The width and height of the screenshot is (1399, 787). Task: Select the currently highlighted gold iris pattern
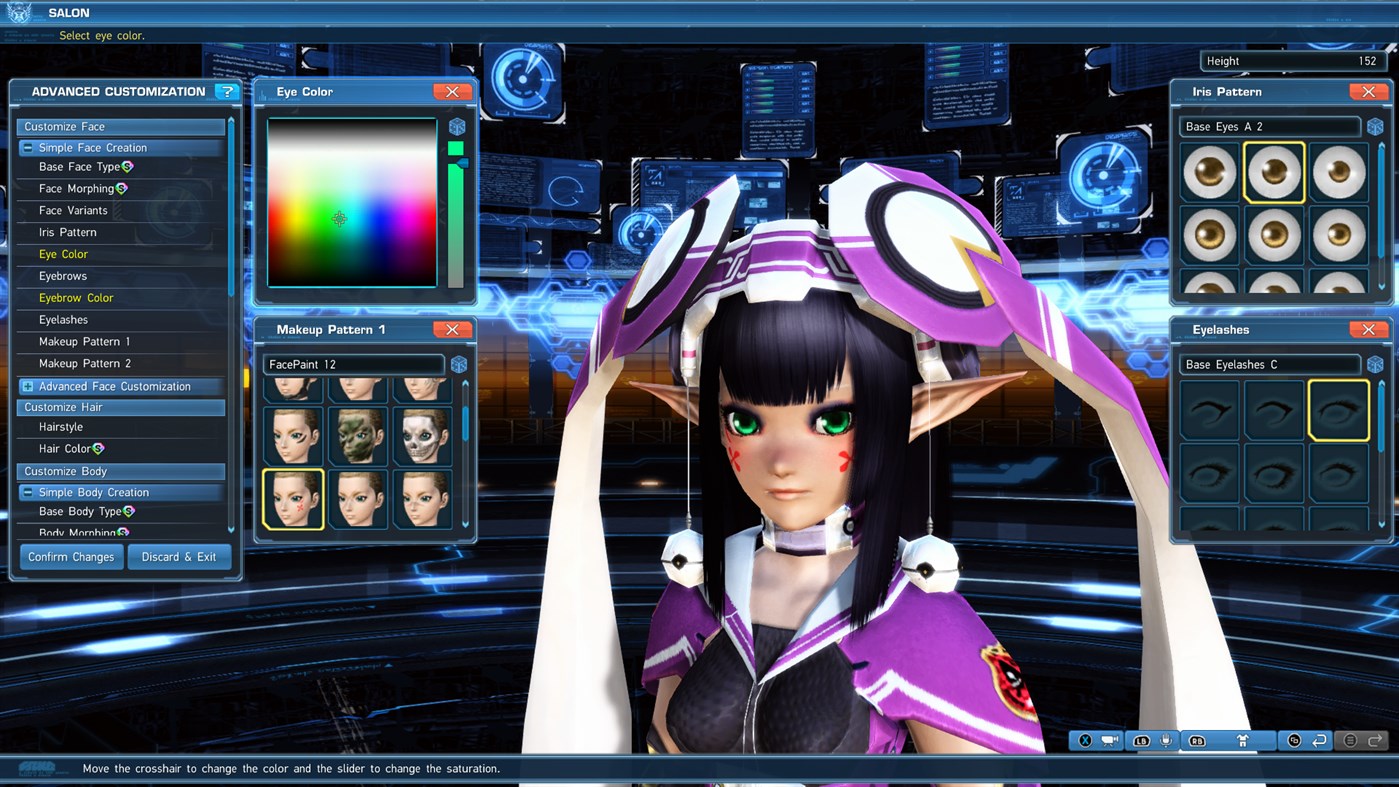point(1273,172)
